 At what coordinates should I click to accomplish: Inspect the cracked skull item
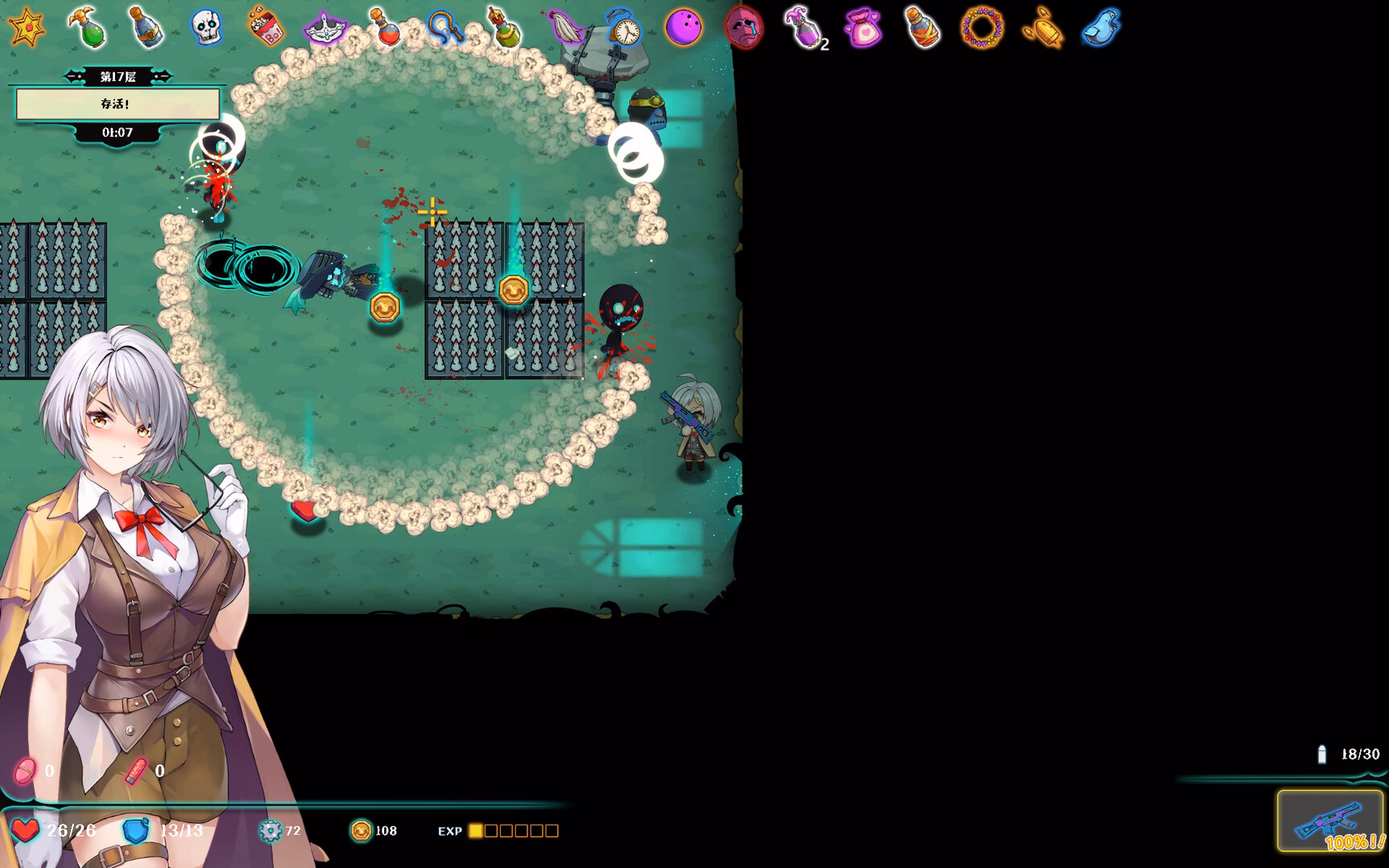(x=206, y=27)
